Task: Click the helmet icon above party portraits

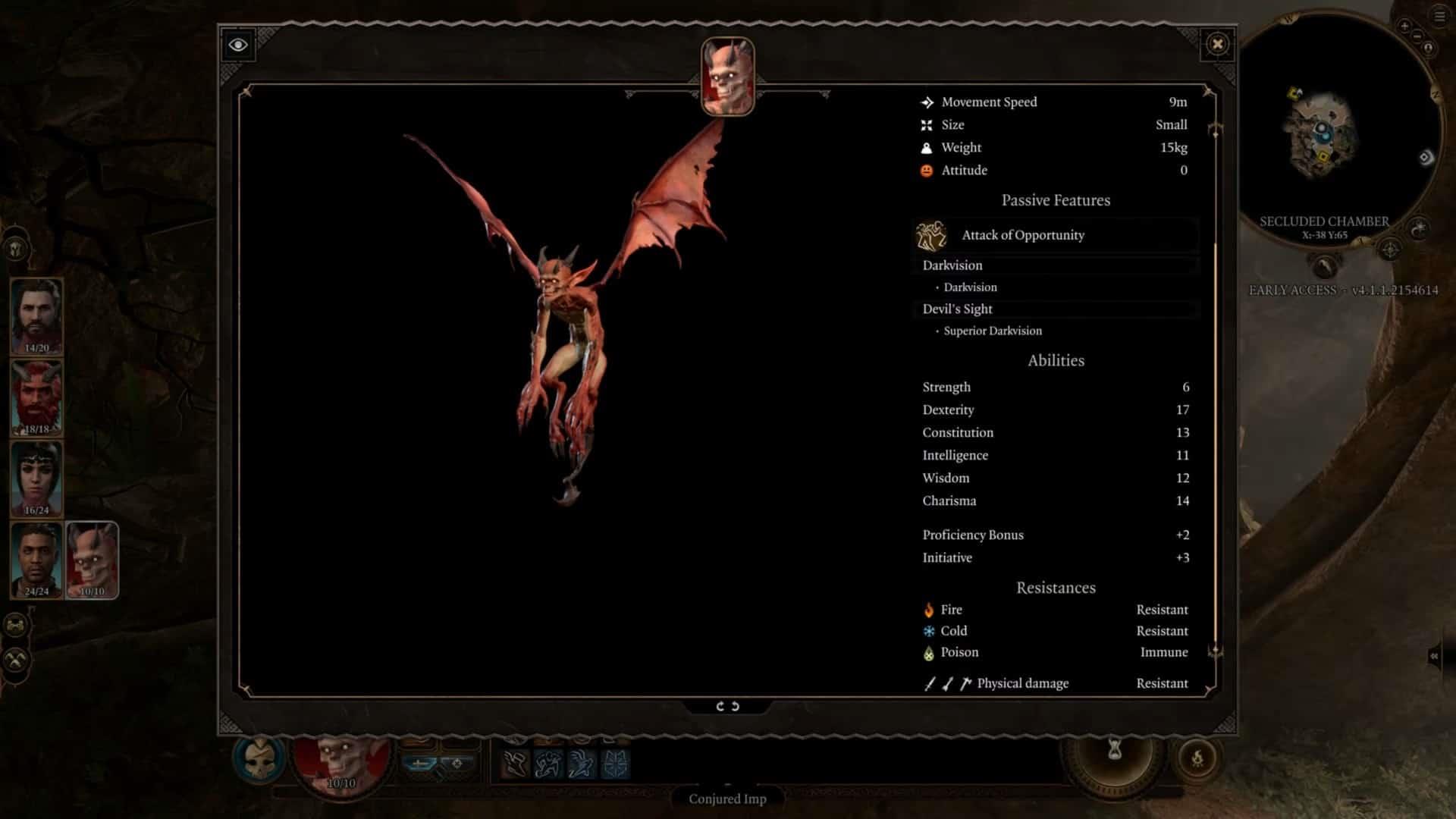Action: point(16,249)
